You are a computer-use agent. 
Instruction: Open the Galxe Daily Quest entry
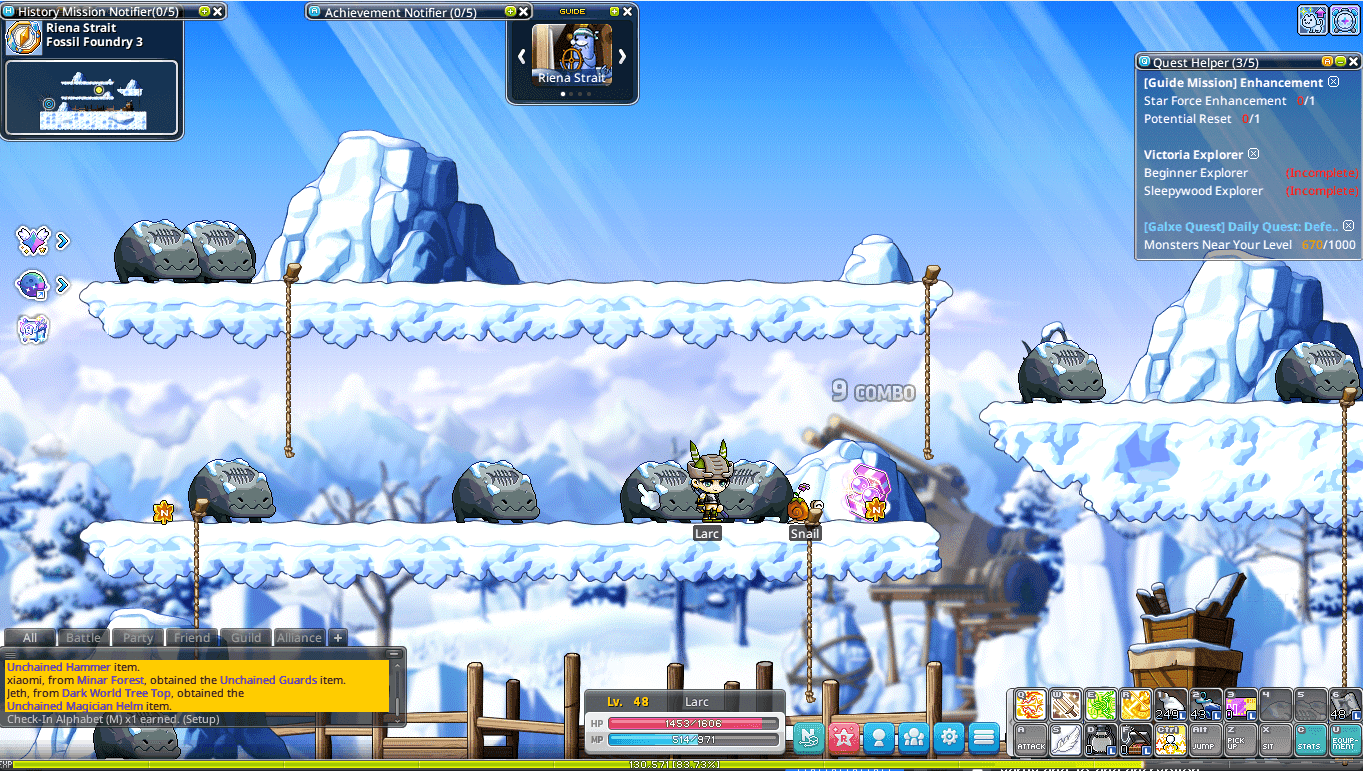[x=1240, y=227]
